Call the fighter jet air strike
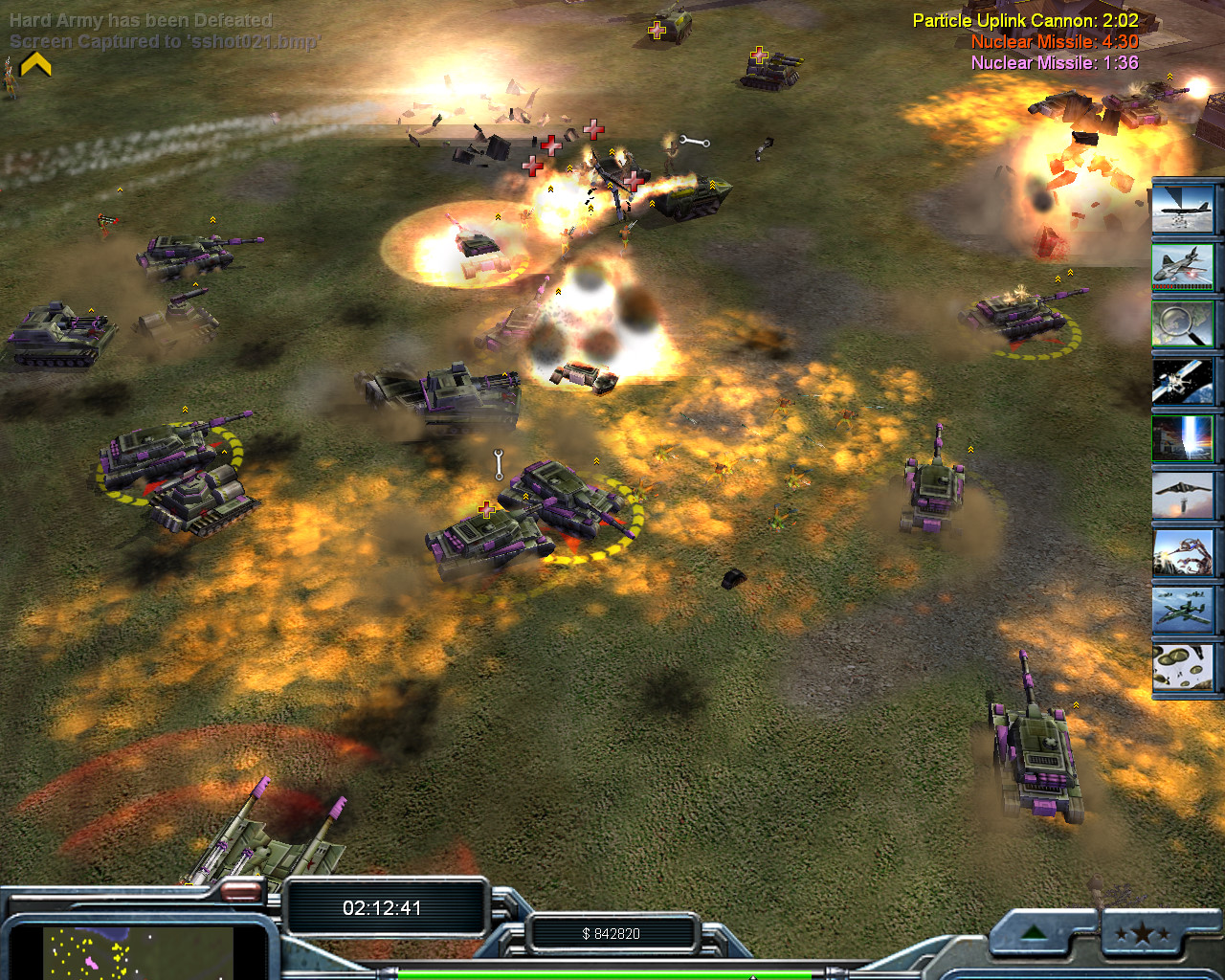 coord(1183,265)
